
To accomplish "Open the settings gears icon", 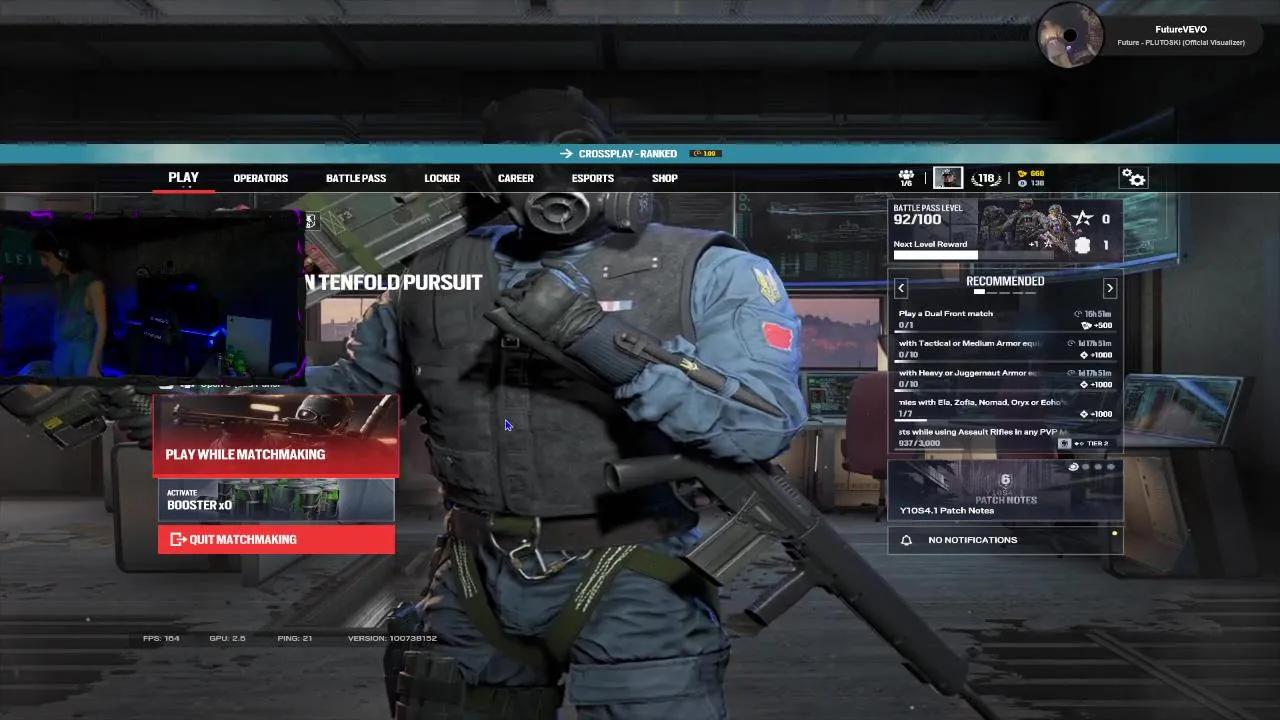I will coord(1133,177).
